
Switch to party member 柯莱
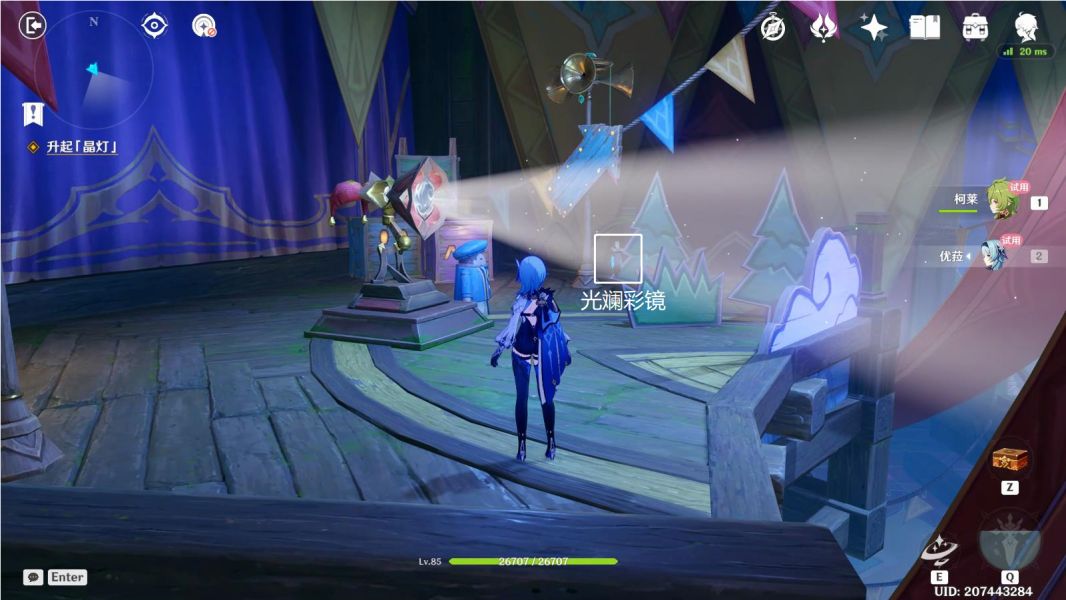point(1002,200)
